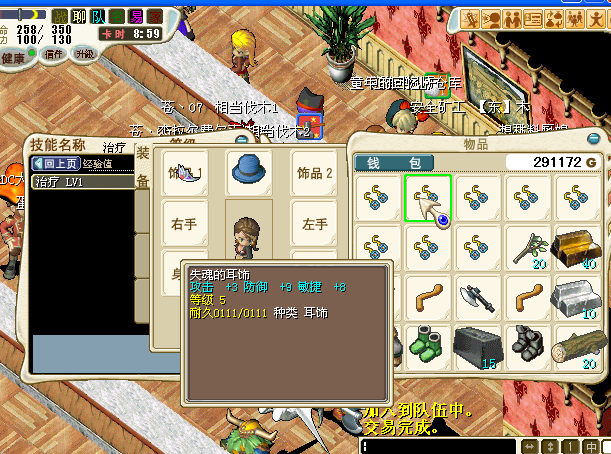Image resolution: width=611 pixels, height=454 pixels.
Task: Choose the battle axe in the bag
Action: (478, 297)
